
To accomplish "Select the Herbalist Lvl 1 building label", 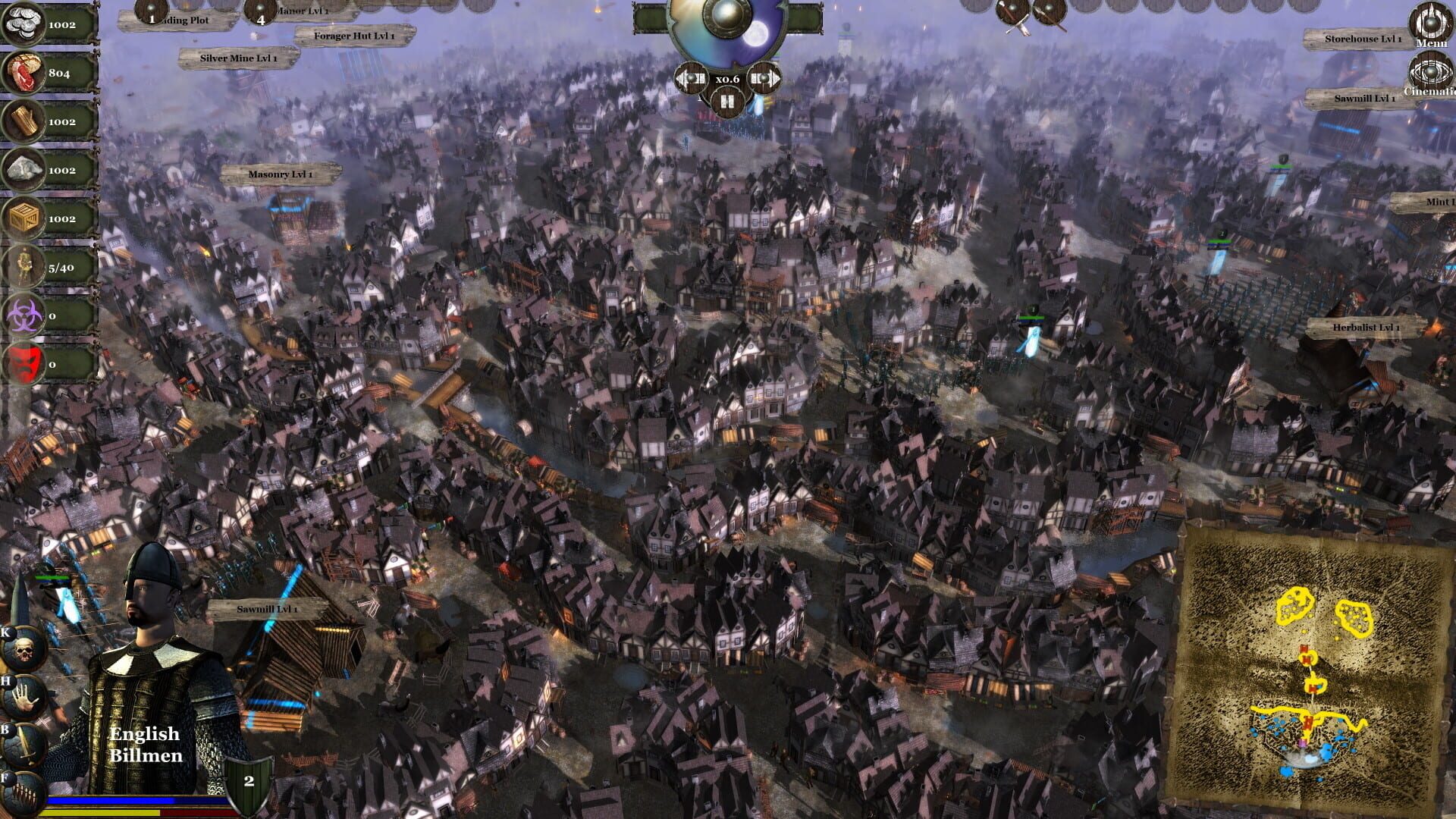I will tap(1365, 328).
